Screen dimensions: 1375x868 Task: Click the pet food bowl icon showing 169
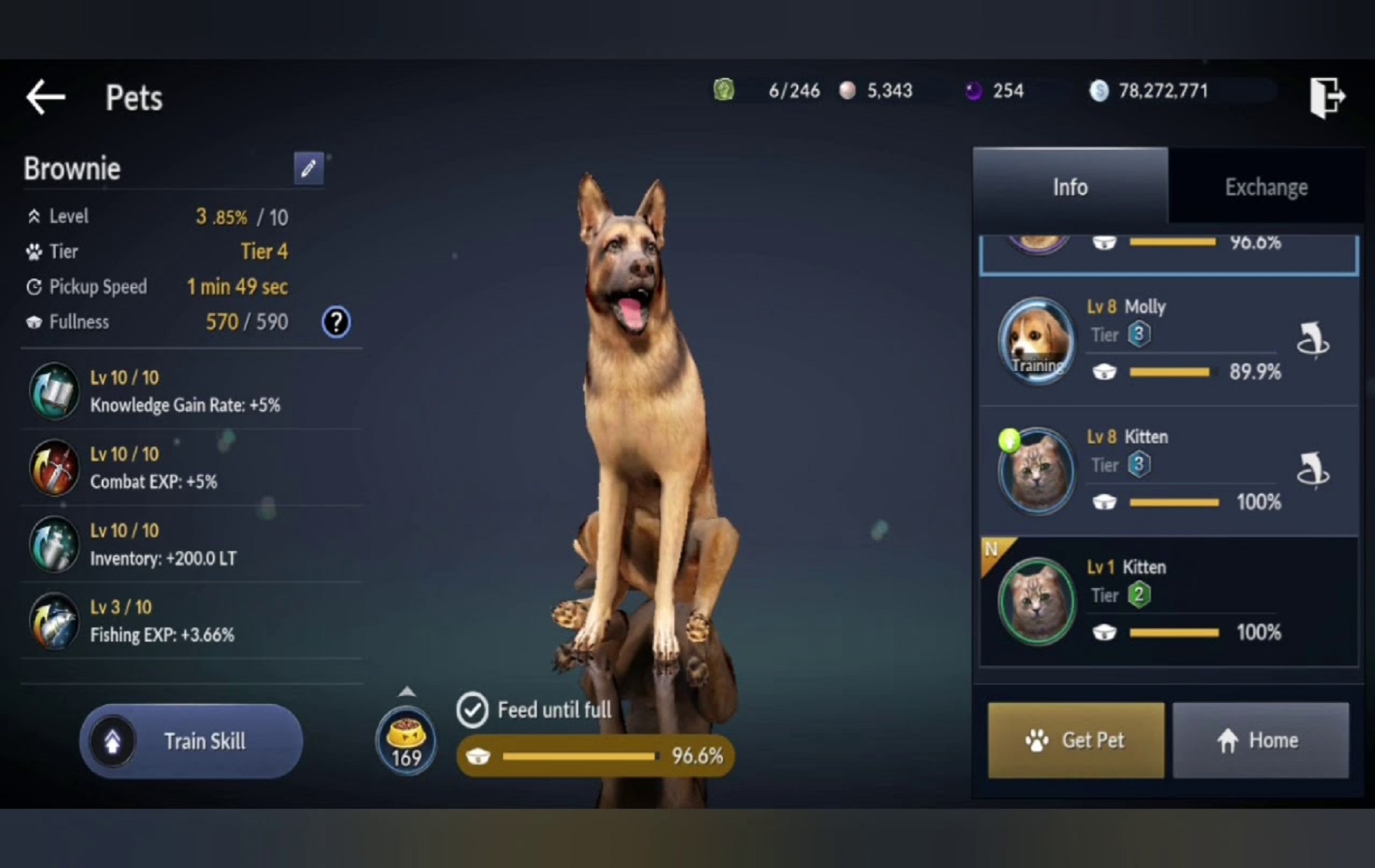407,741
